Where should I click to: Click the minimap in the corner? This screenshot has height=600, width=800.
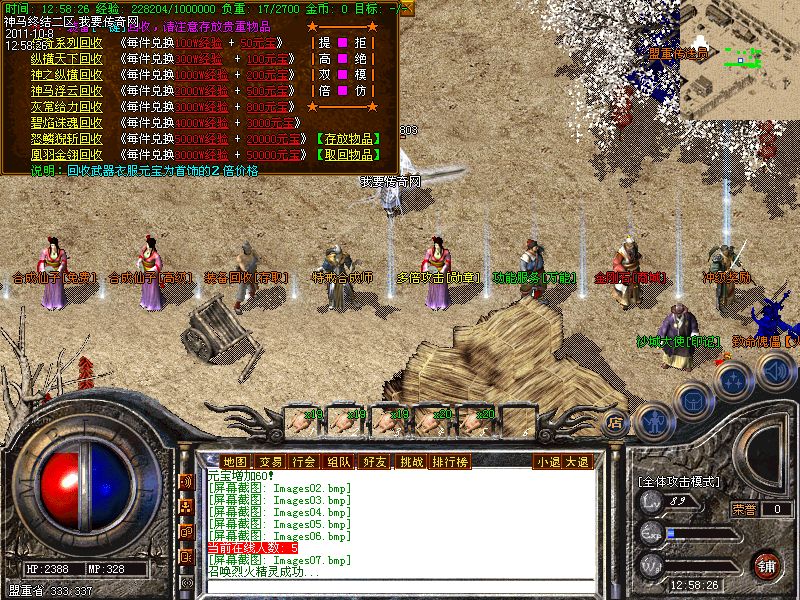pos(740,55)
